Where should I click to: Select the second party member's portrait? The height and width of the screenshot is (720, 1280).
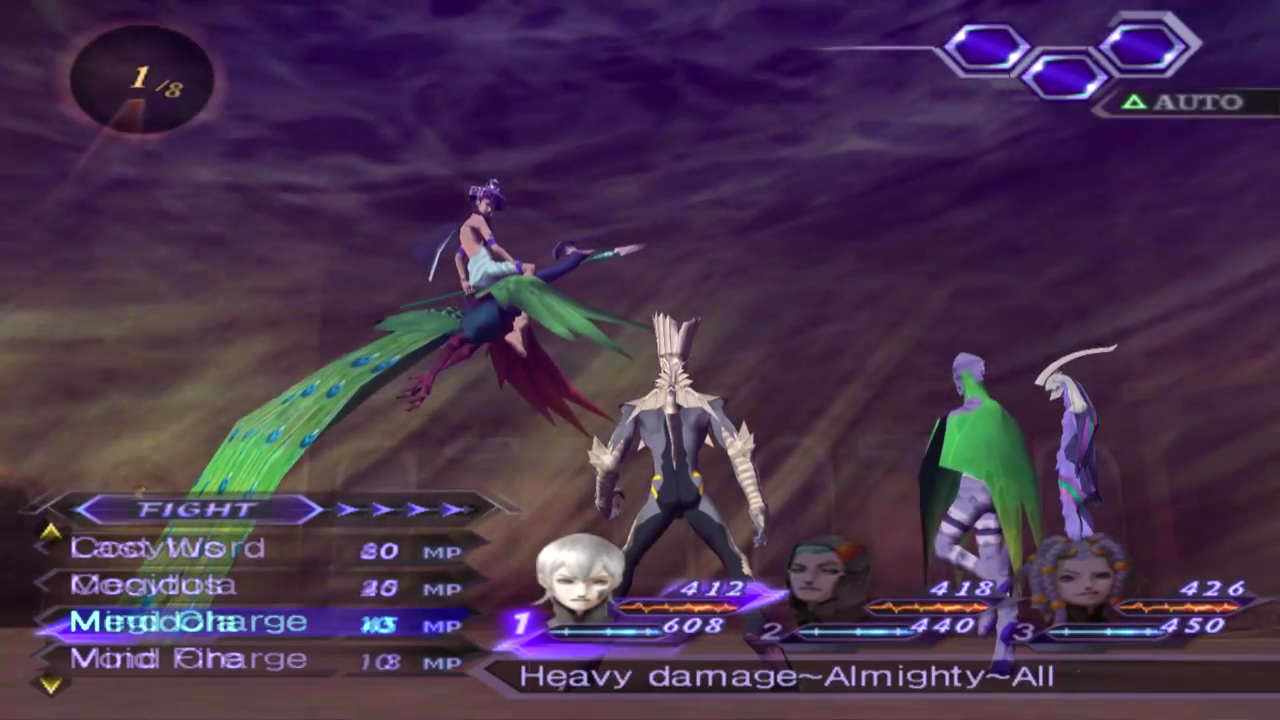[826, 579]
